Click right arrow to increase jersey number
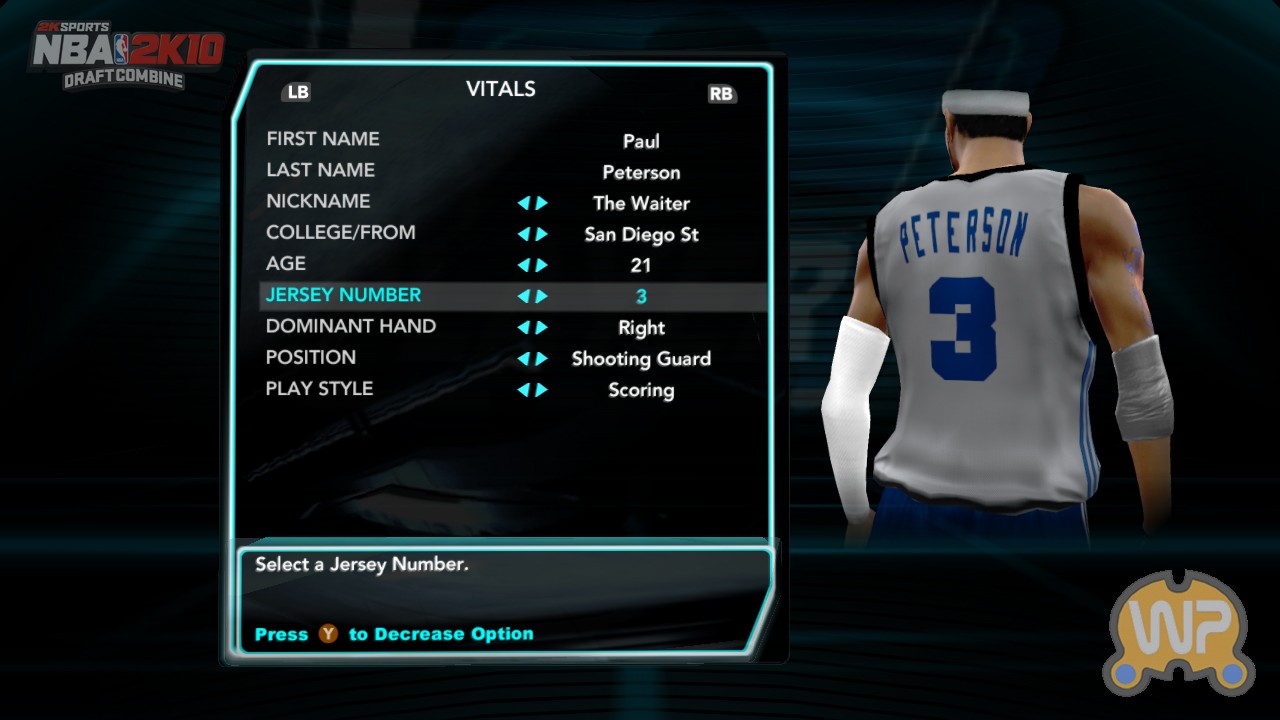 coord(542,296)
